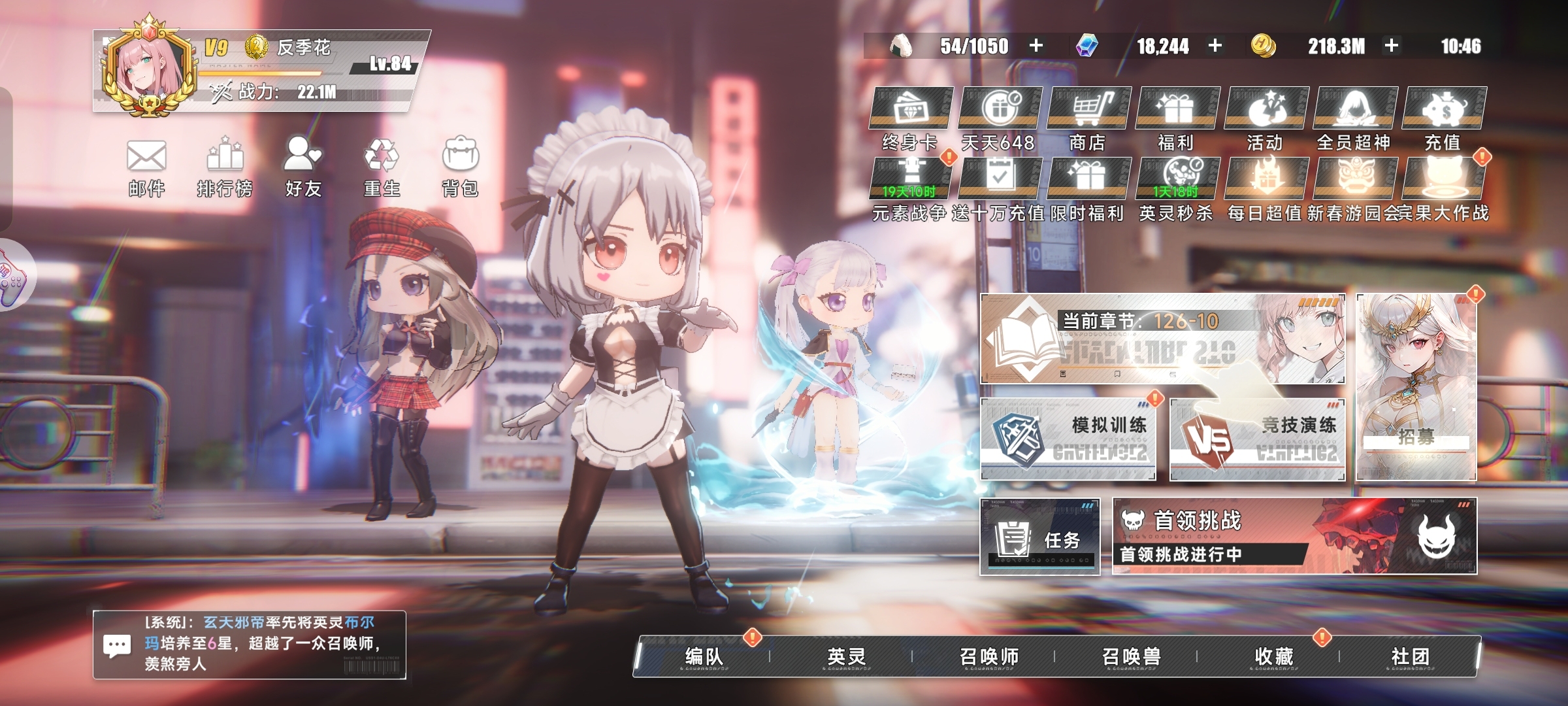View the 排行榜 leaderboard
1568x706 pixels.
(225, 167)
